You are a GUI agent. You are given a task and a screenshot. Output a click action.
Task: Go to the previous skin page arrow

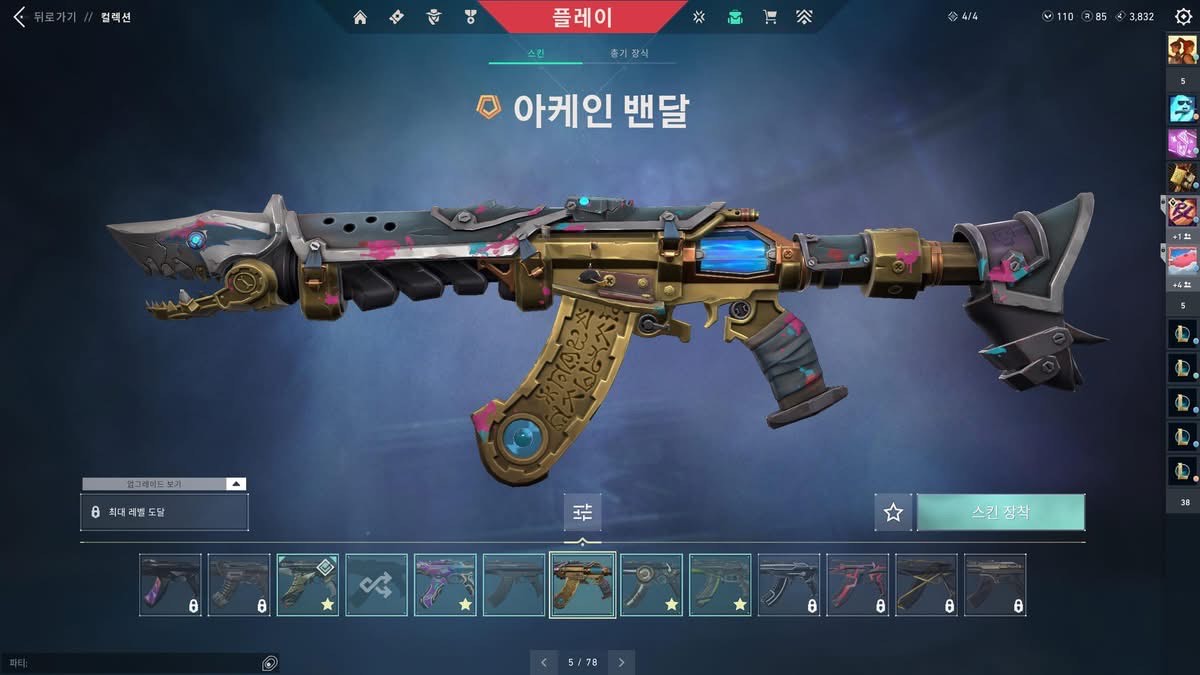pyautogui.click(x=543, y=662)
